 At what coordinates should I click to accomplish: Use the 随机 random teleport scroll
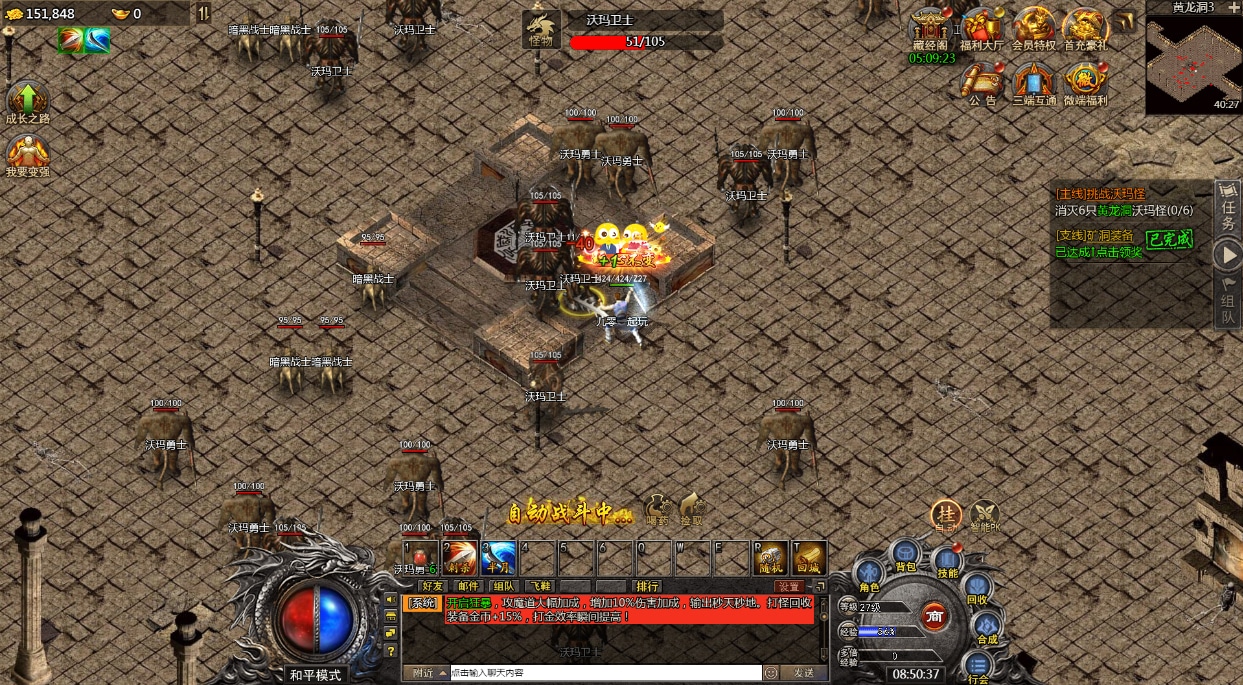click(771, 557)
